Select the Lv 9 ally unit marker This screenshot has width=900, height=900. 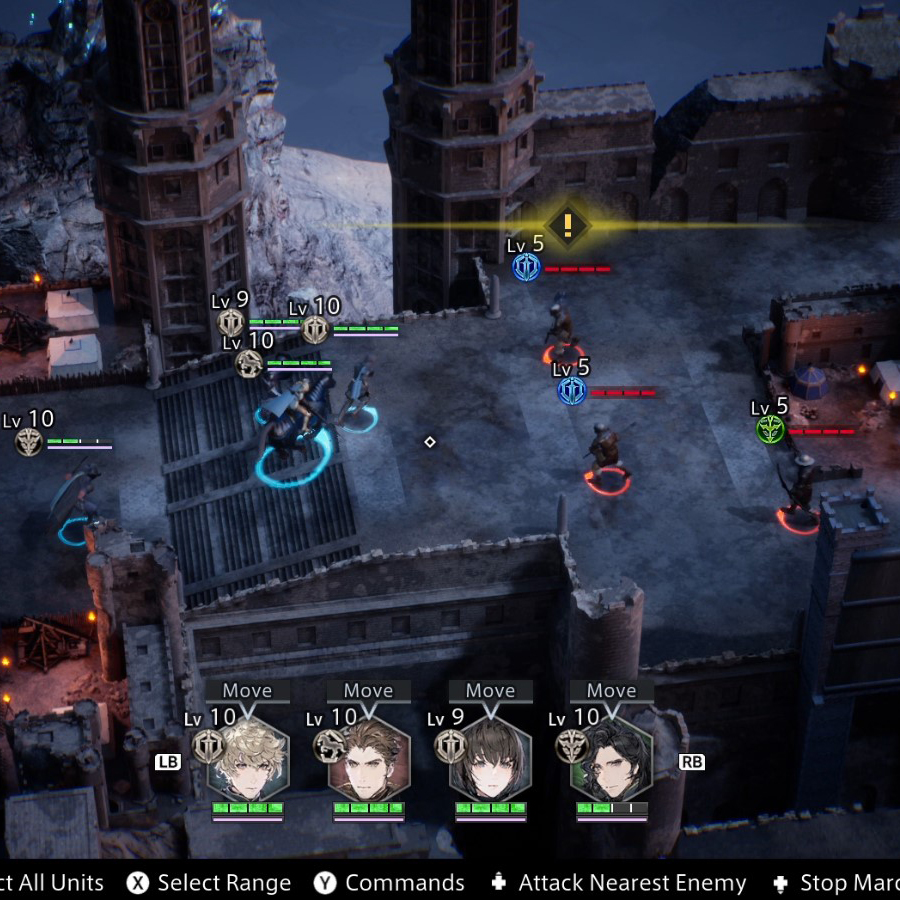pyautogui.click(x=231, y=322)
